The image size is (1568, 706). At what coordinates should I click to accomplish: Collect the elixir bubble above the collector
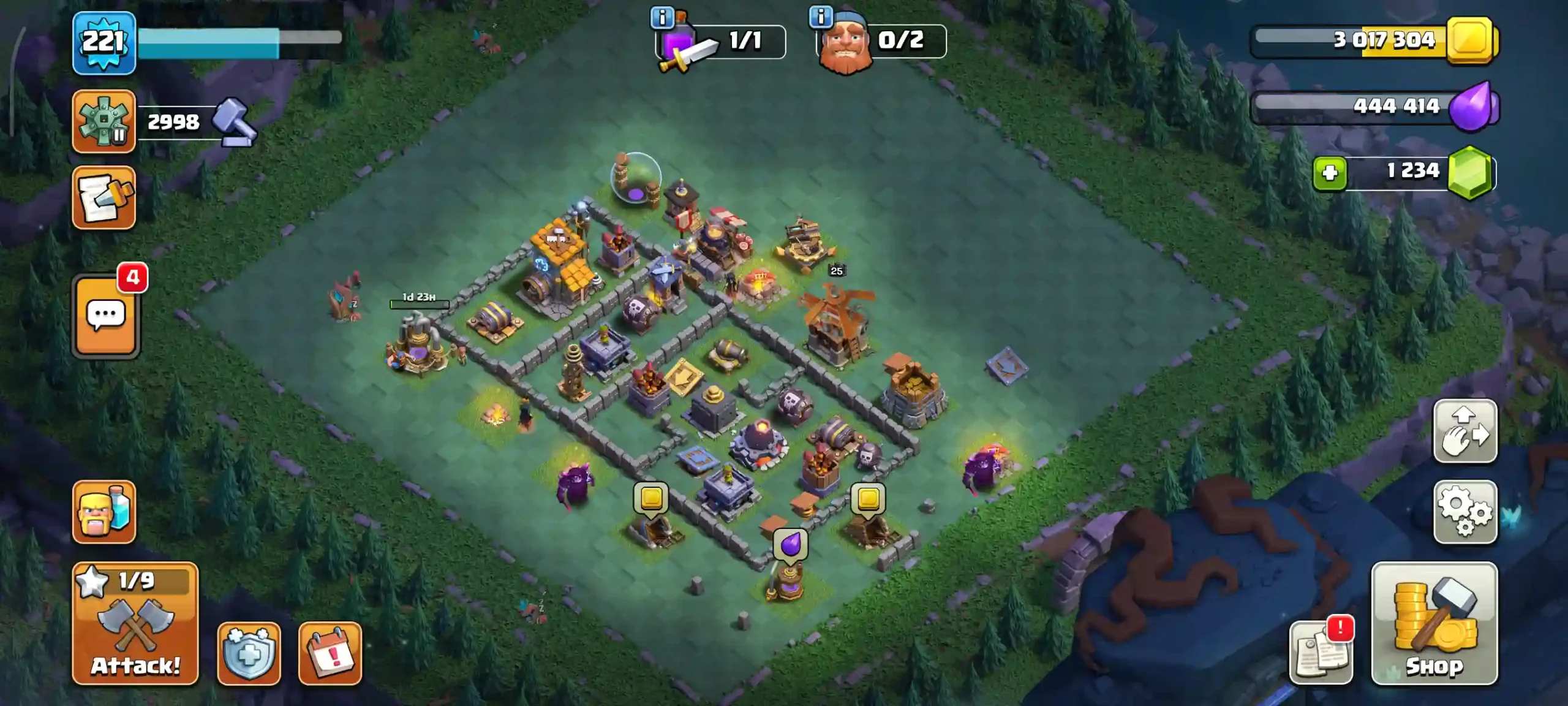[x=790, y=544]
